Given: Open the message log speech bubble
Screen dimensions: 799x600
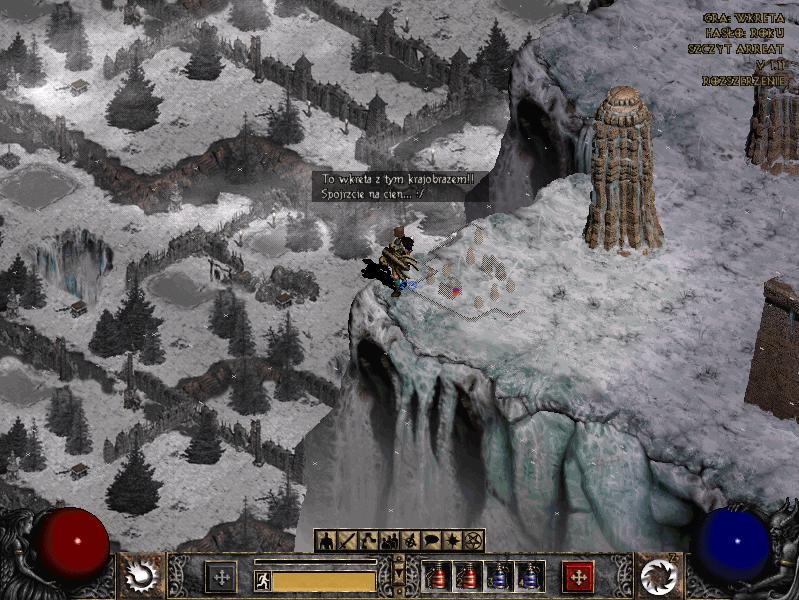Looking at the screenshot, I should [431, 541].
